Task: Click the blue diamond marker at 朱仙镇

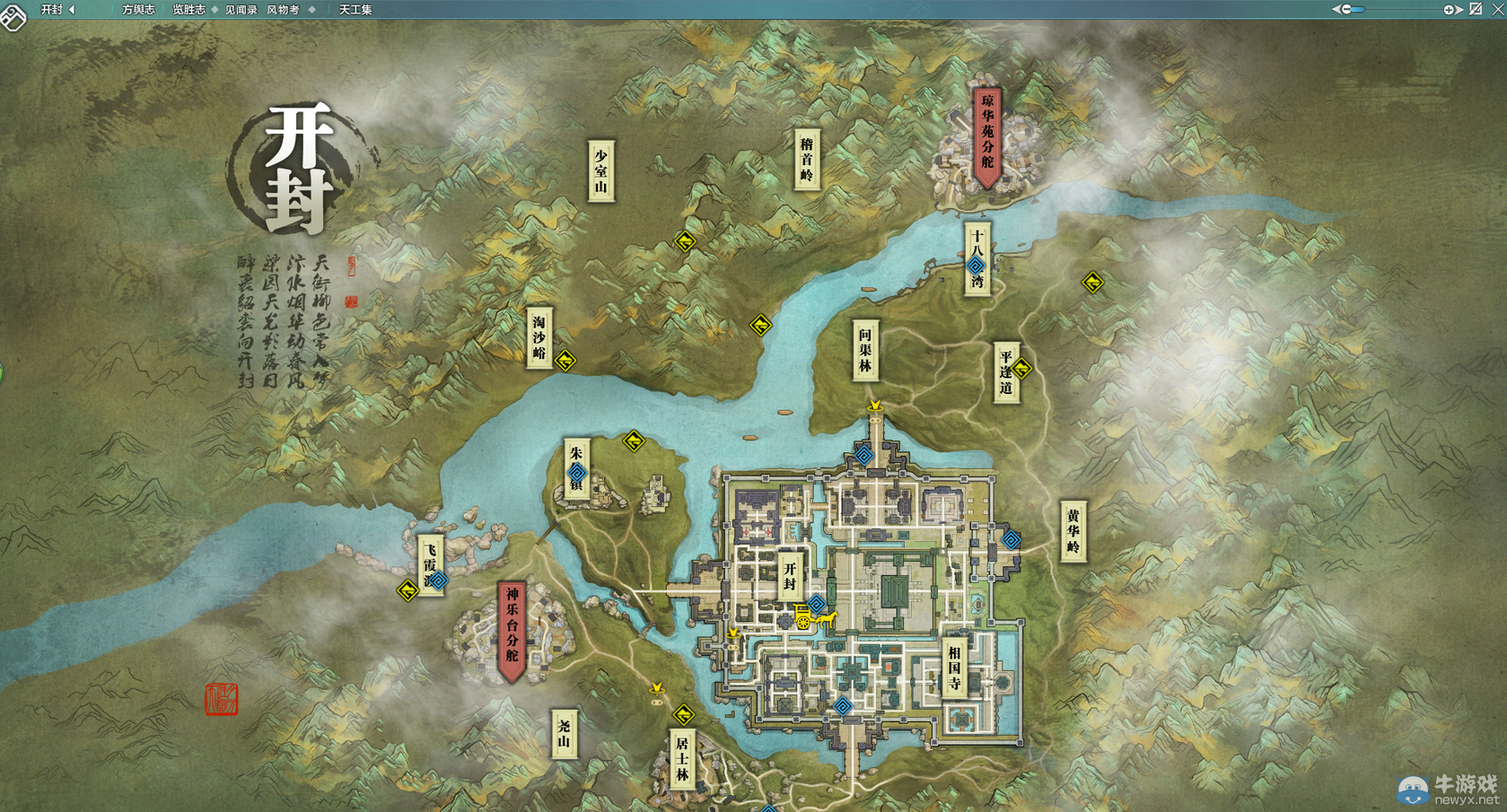Action: (579, 473)
